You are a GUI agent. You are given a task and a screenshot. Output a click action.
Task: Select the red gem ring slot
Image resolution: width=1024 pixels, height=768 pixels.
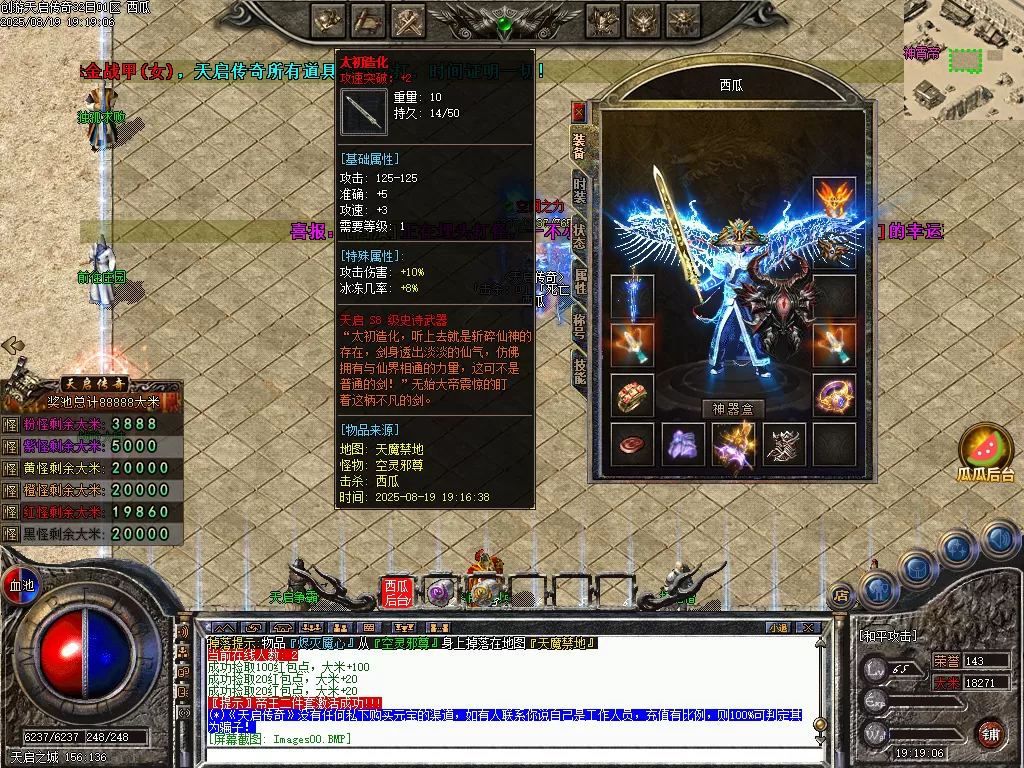[x=632, y=396]
